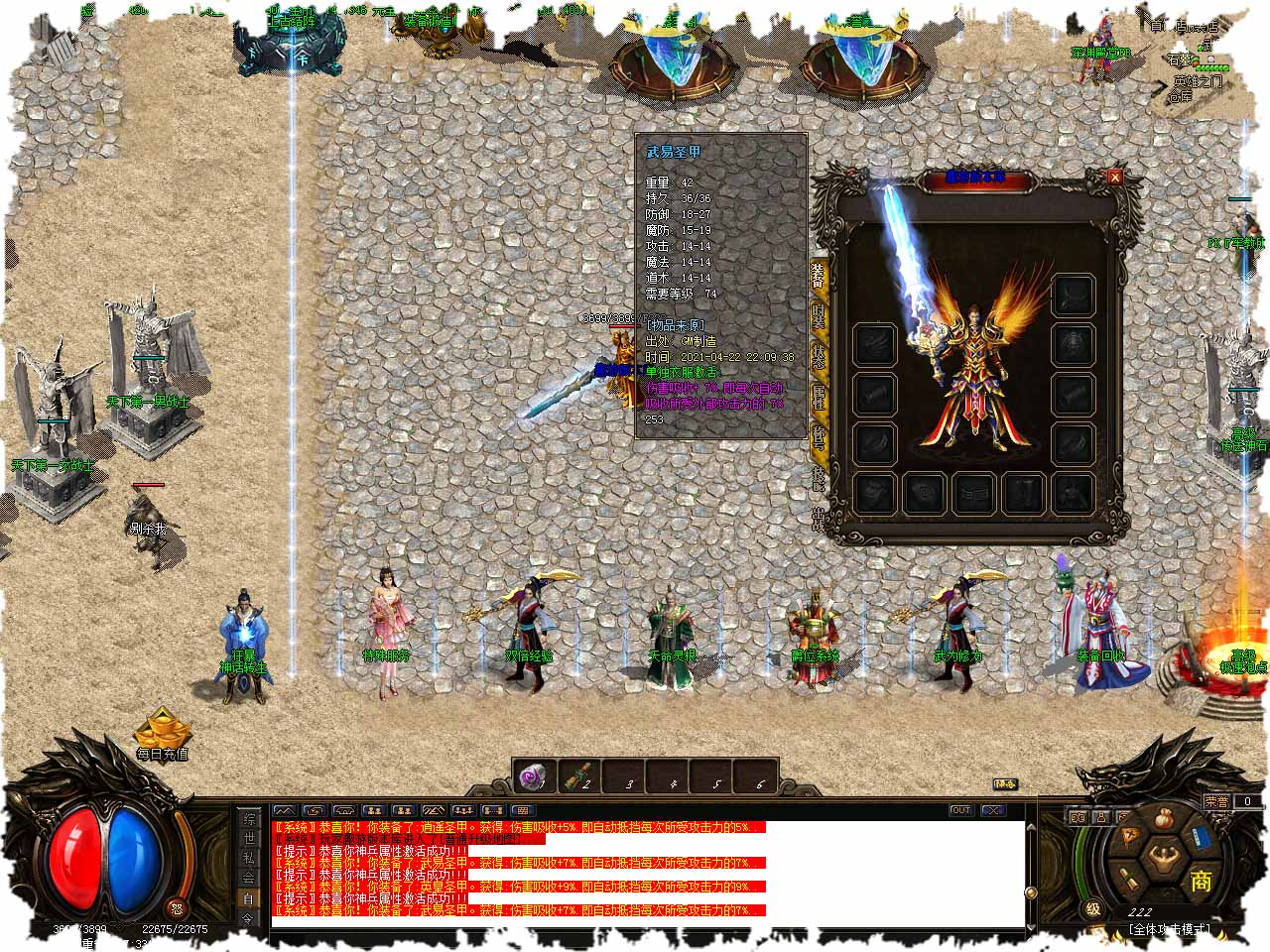Select the 属性 attributes tab
Viewport: 1270px width, 952px height.
tap(819, 399)
